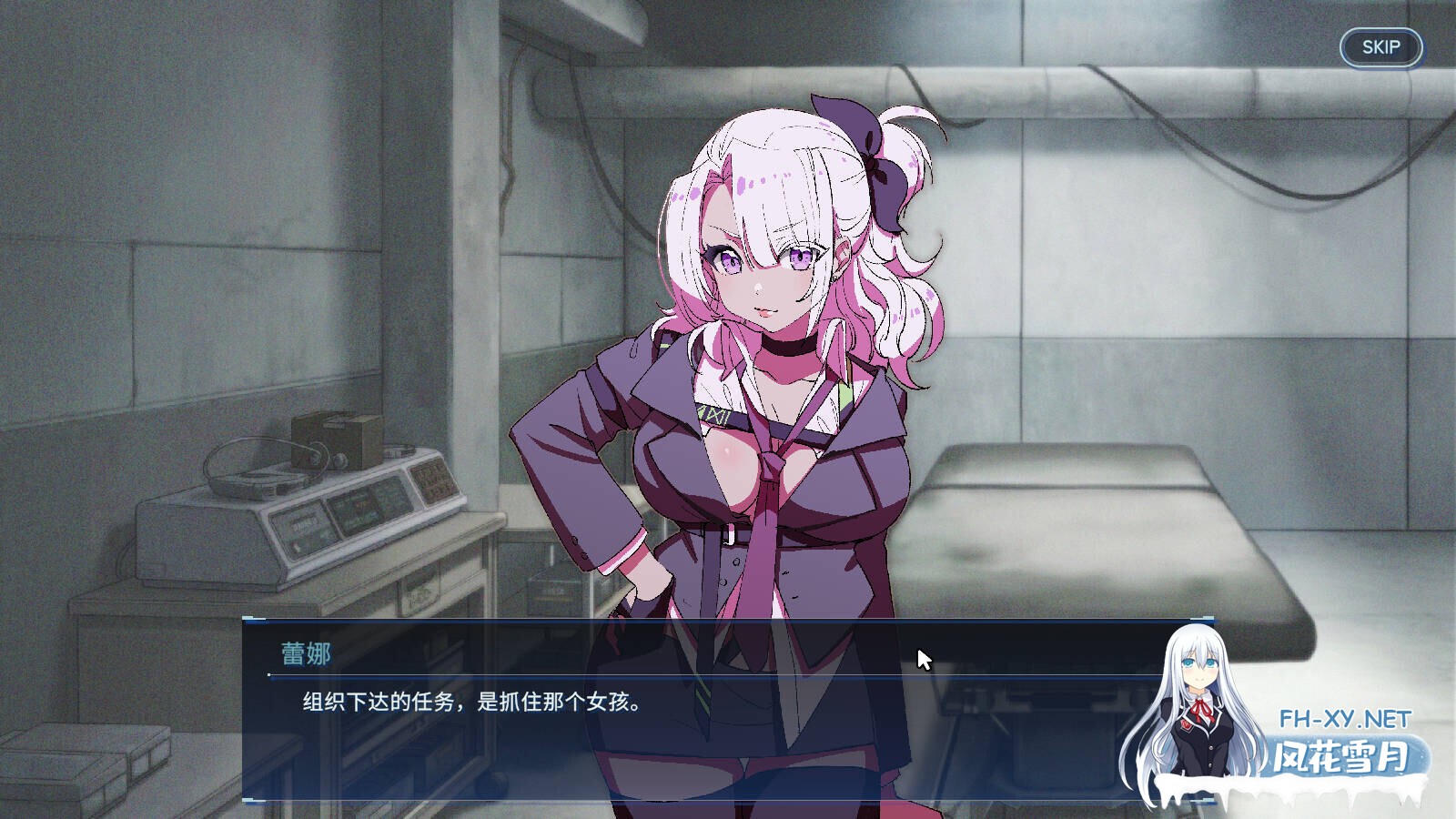Click the SKIP button in the top-right corner
Screen dimensions: 1456x819
tap(1380, 47)
